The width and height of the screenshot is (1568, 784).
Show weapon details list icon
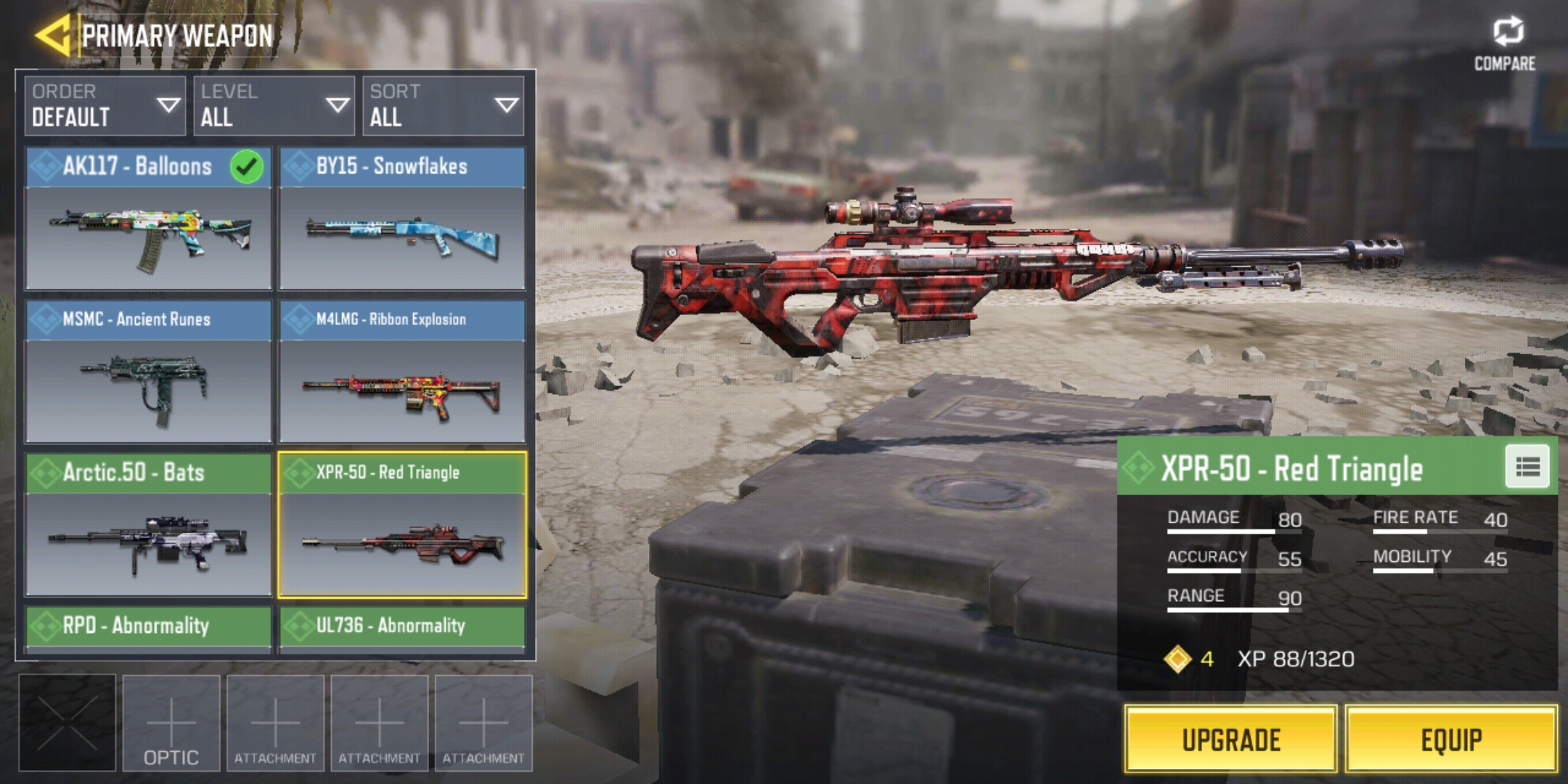pyautogui.click(x=1527, y=467)
